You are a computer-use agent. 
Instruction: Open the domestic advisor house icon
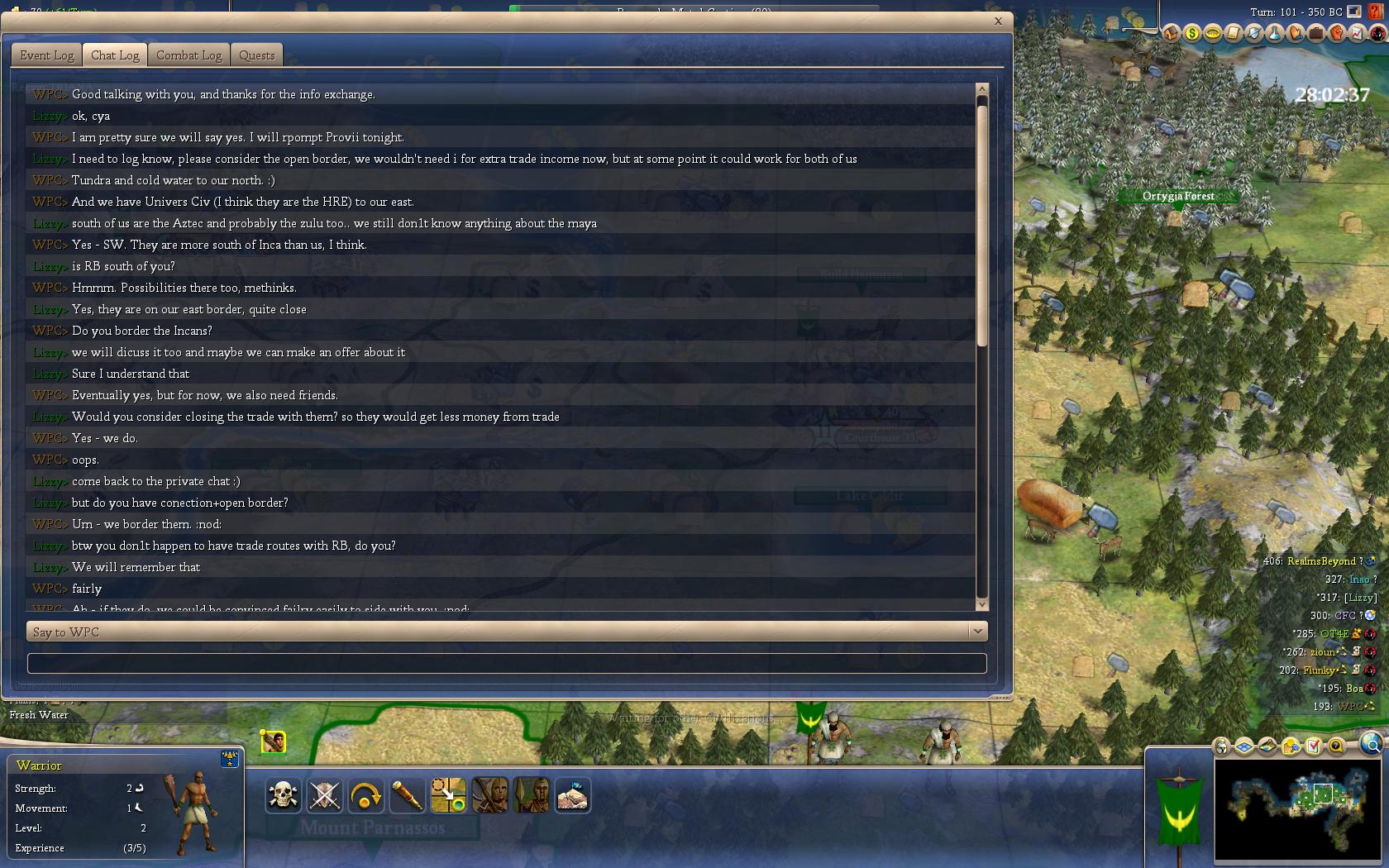pyautogui.click(x=1171, y=33)
